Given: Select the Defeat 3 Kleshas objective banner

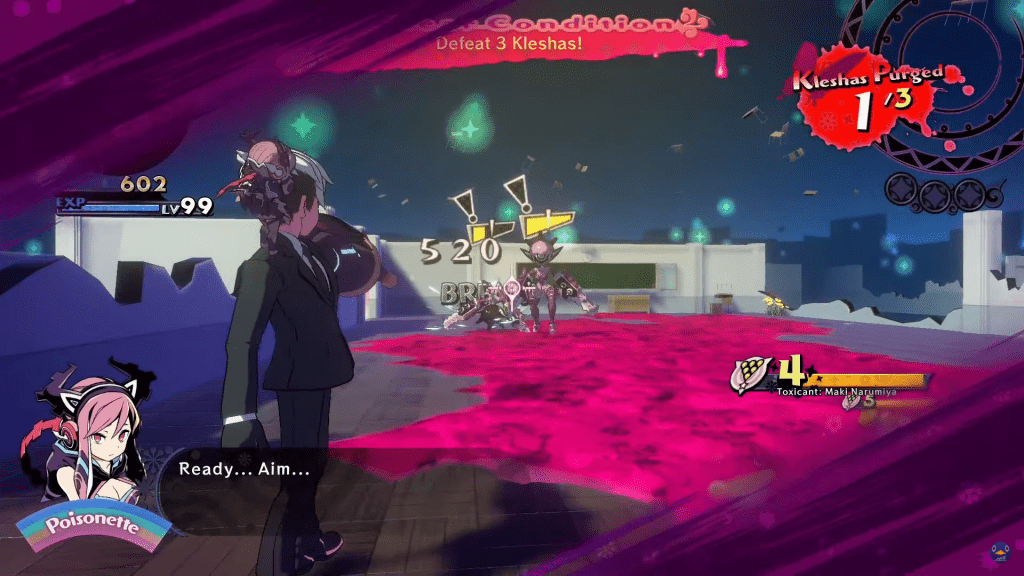Looking at the screenshot, I should [x=520, y=42].
